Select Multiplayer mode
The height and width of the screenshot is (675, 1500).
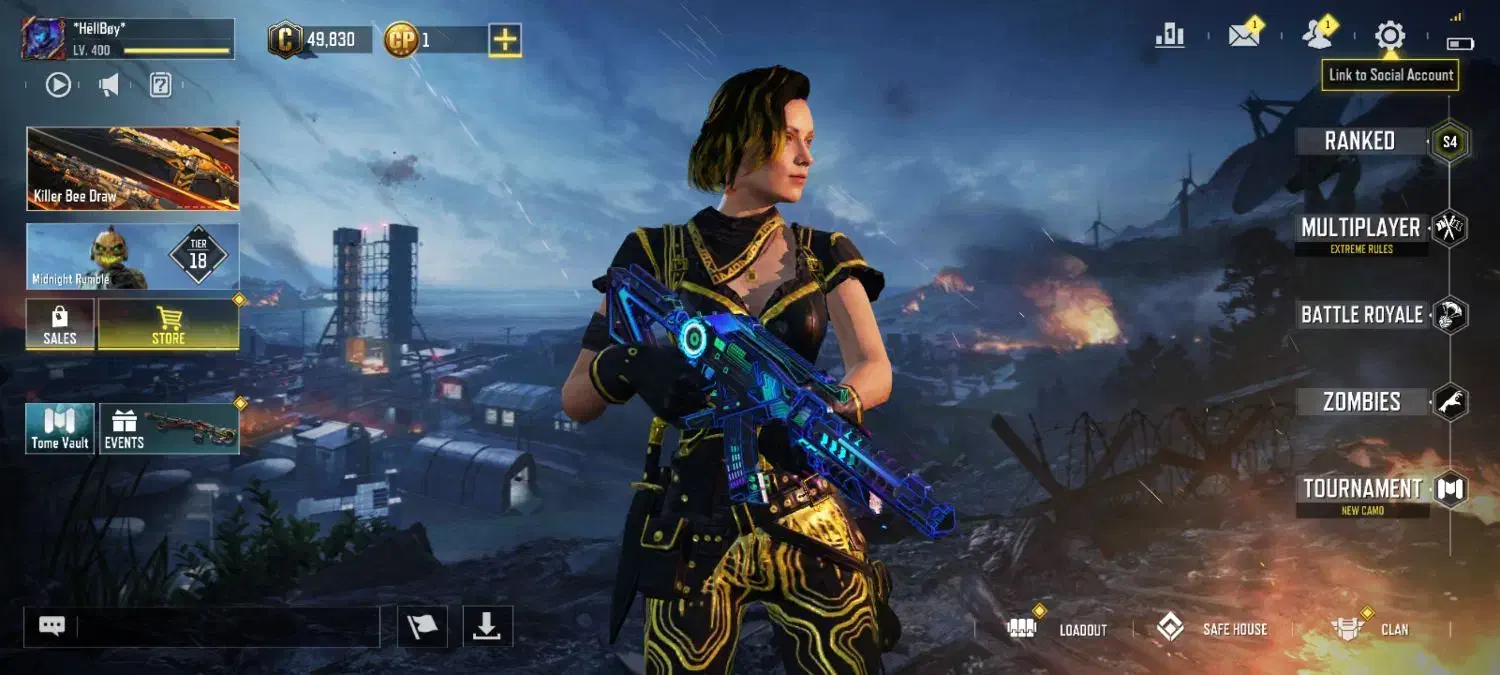[1360, 229]
